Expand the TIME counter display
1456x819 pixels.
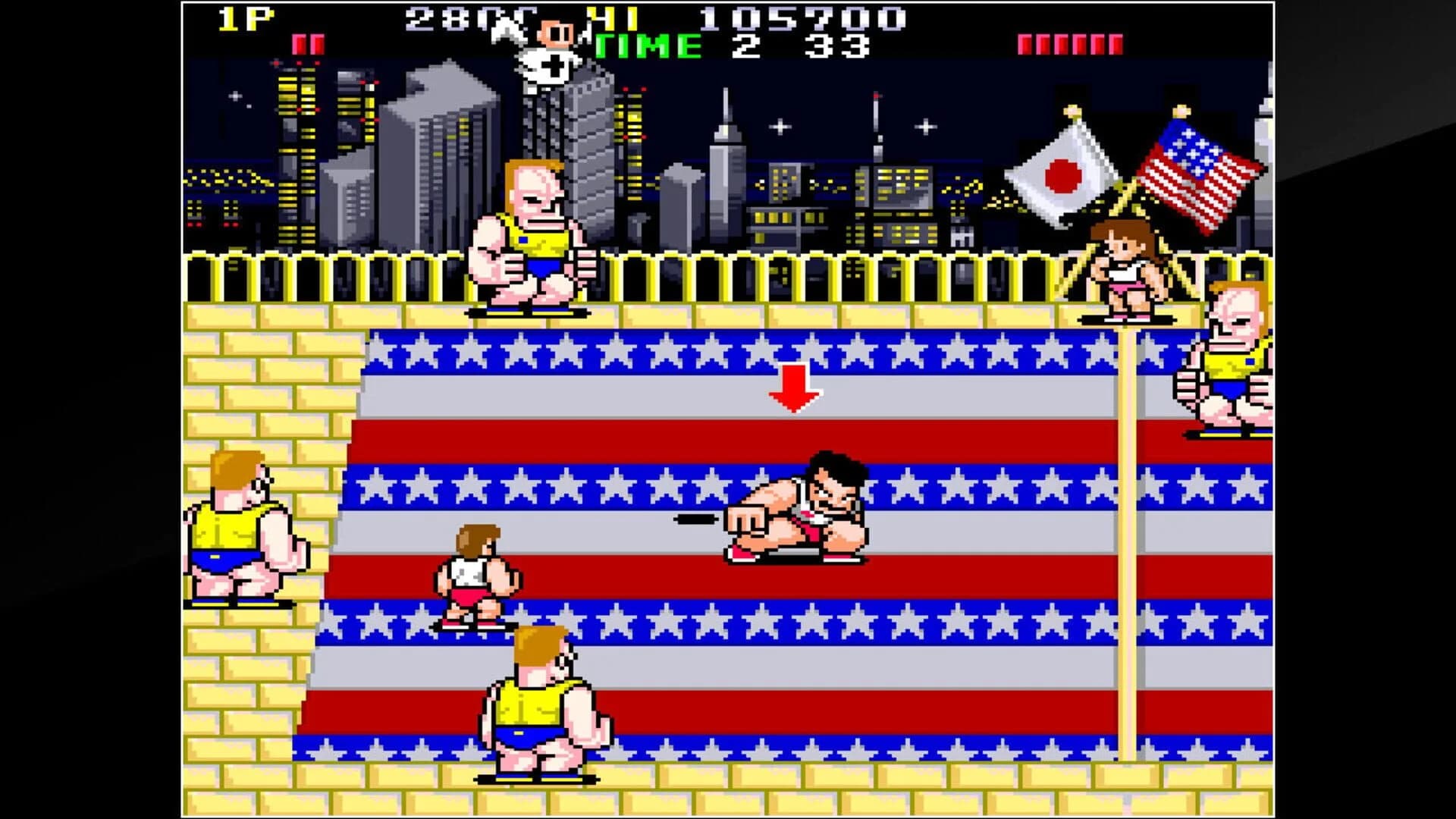tap(720, 45)
